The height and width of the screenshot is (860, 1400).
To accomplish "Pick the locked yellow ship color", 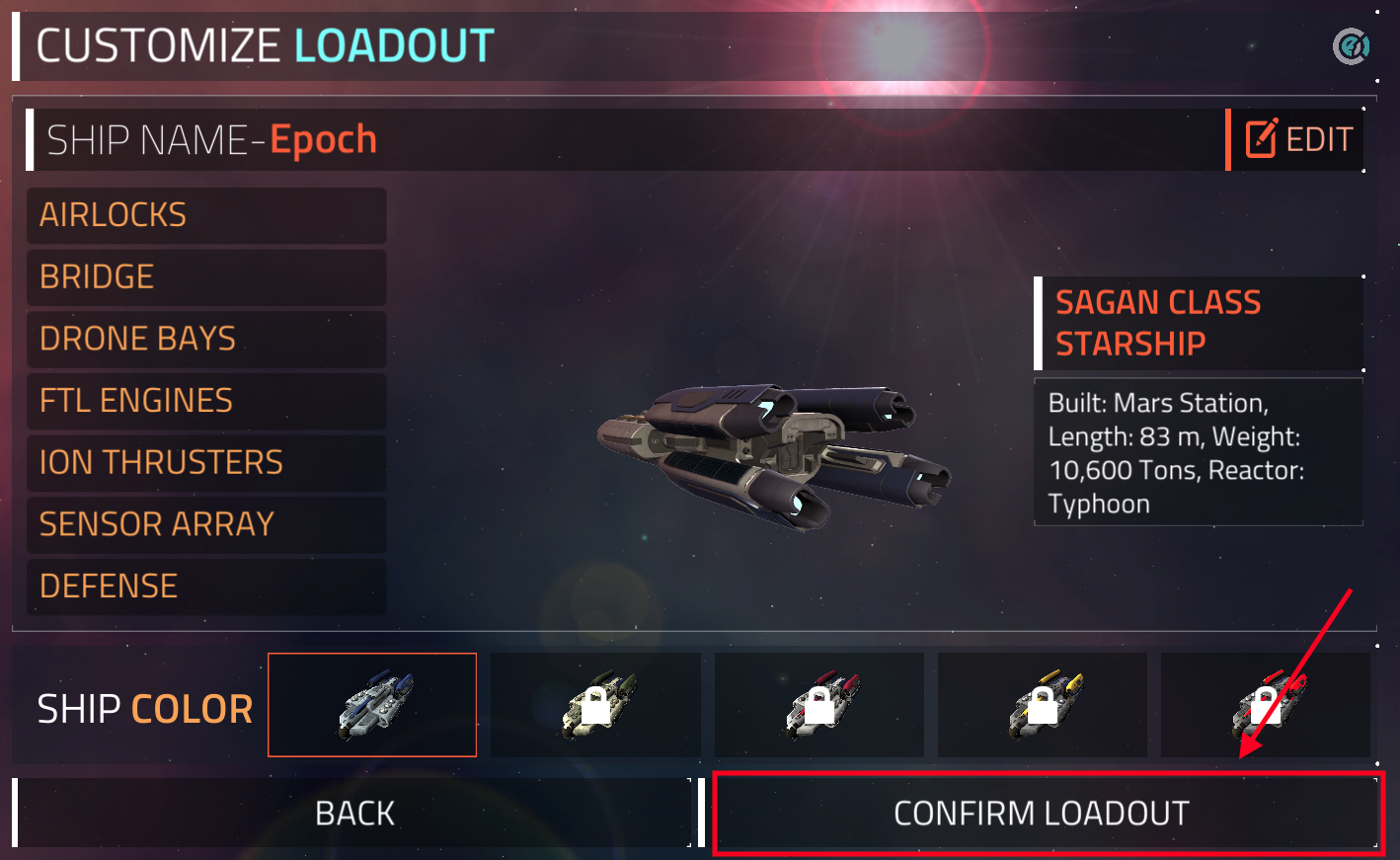I will coord(1043,705).
